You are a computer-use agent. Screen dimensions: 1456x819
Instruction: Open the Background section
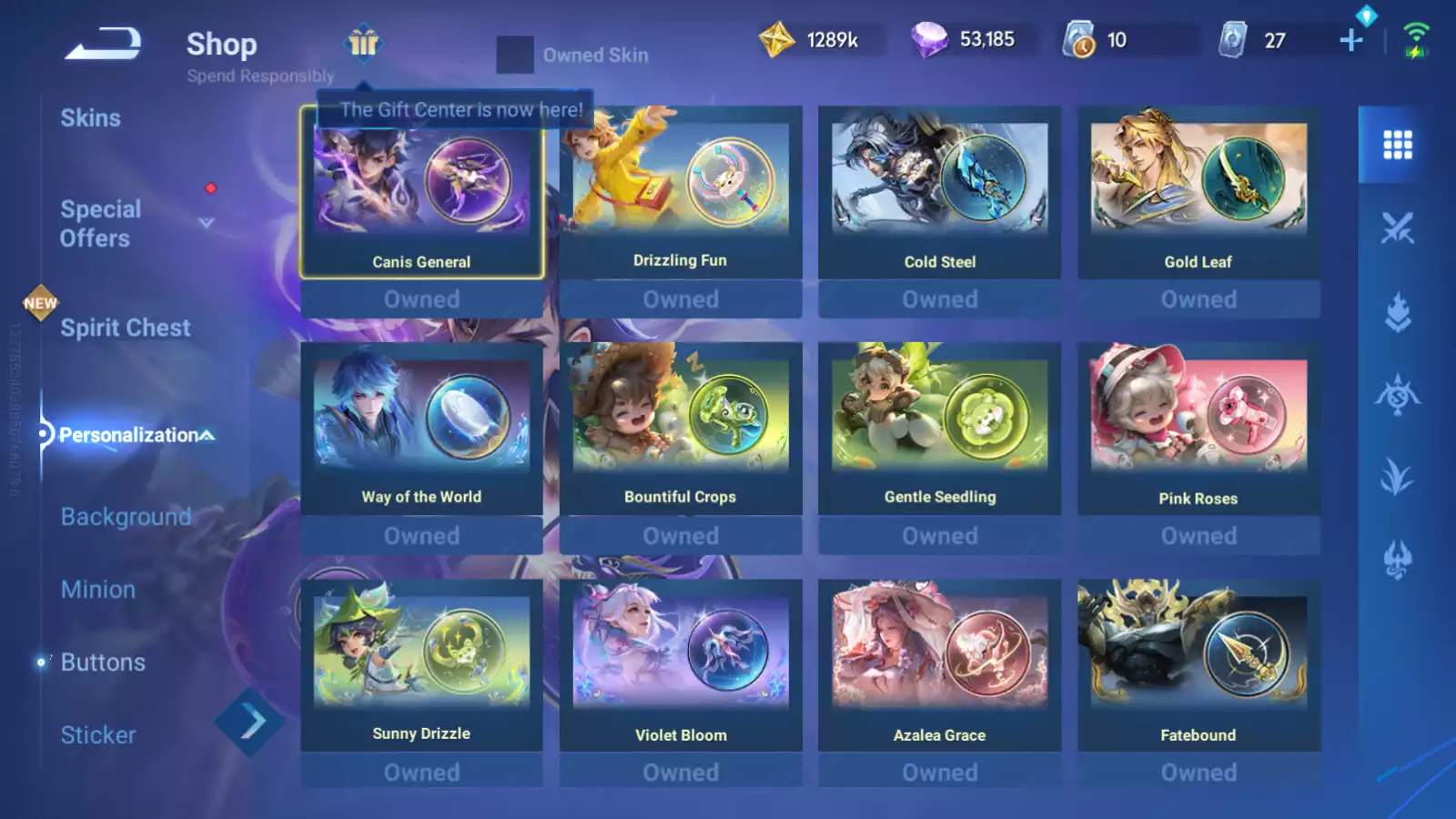point(125,517)
